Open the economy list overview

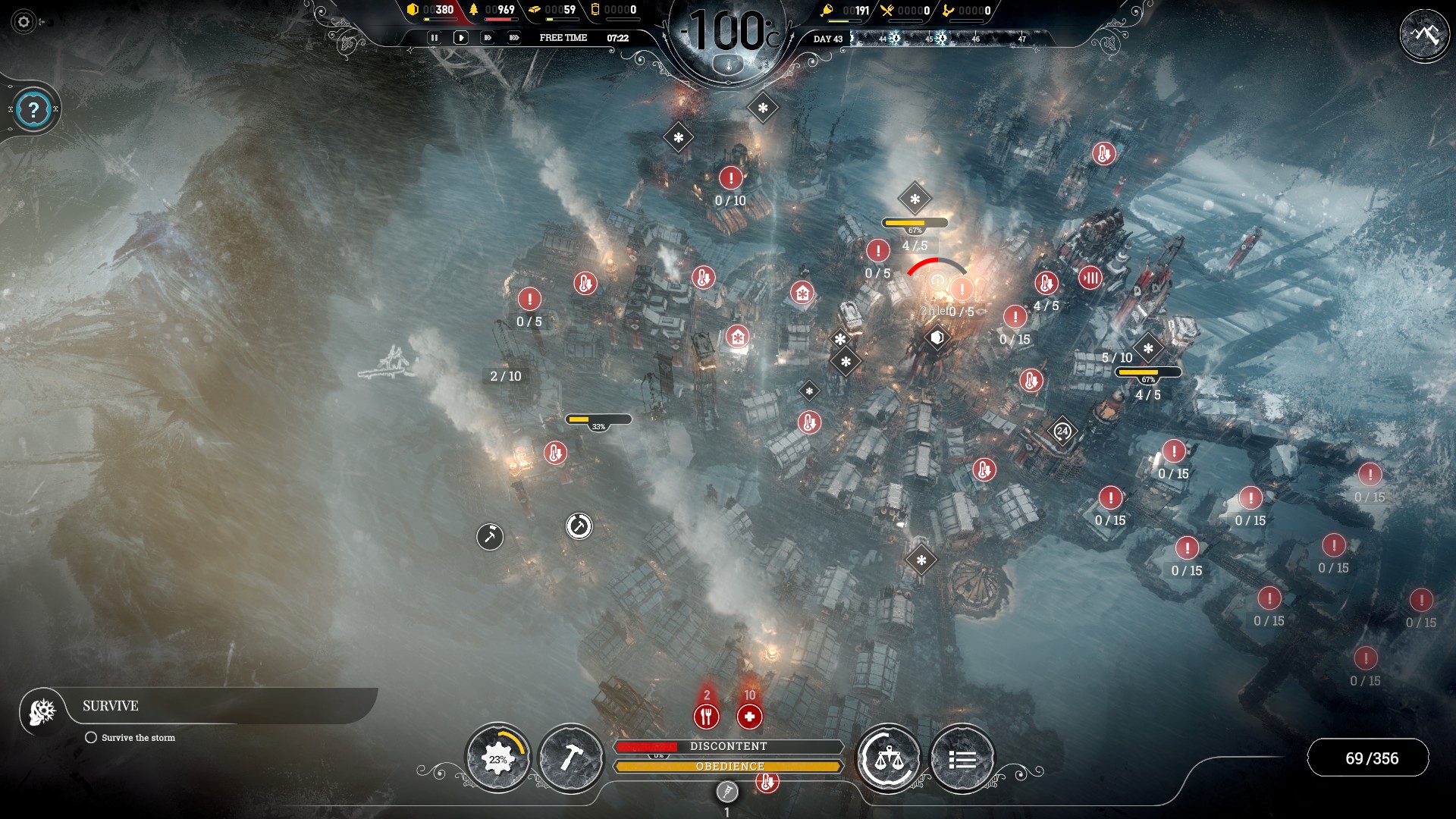point(962,758)
